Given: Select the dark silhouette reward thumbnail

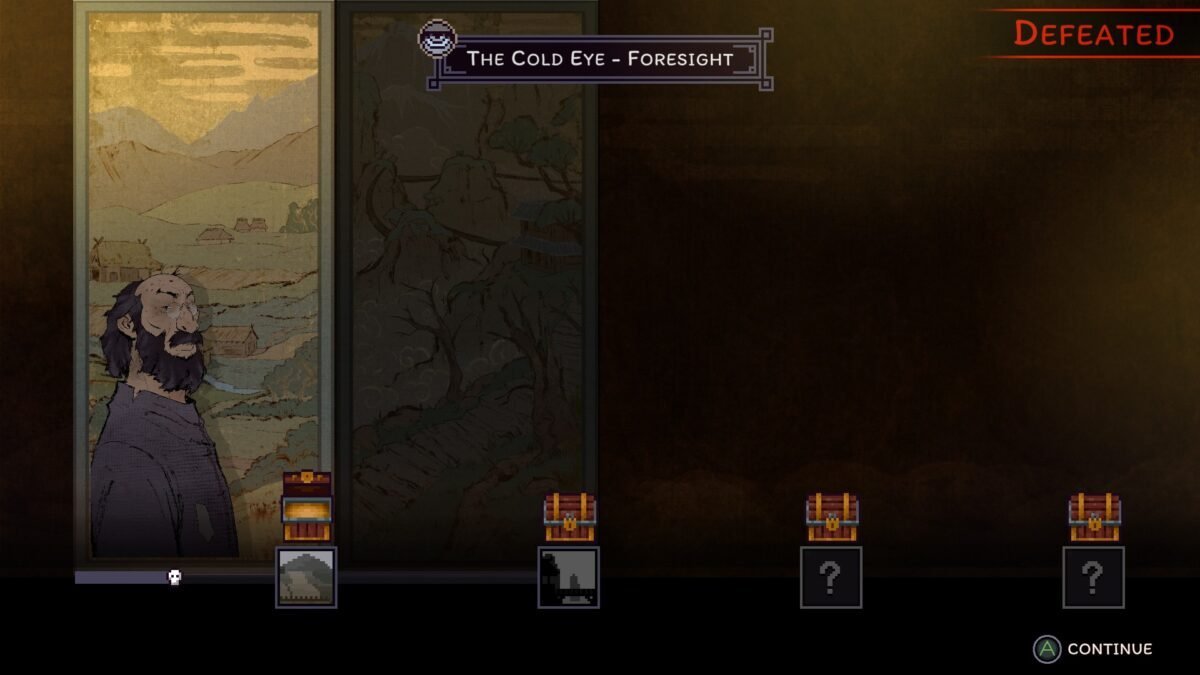Looking at the screenshot, I should click(x=568, y=577).
